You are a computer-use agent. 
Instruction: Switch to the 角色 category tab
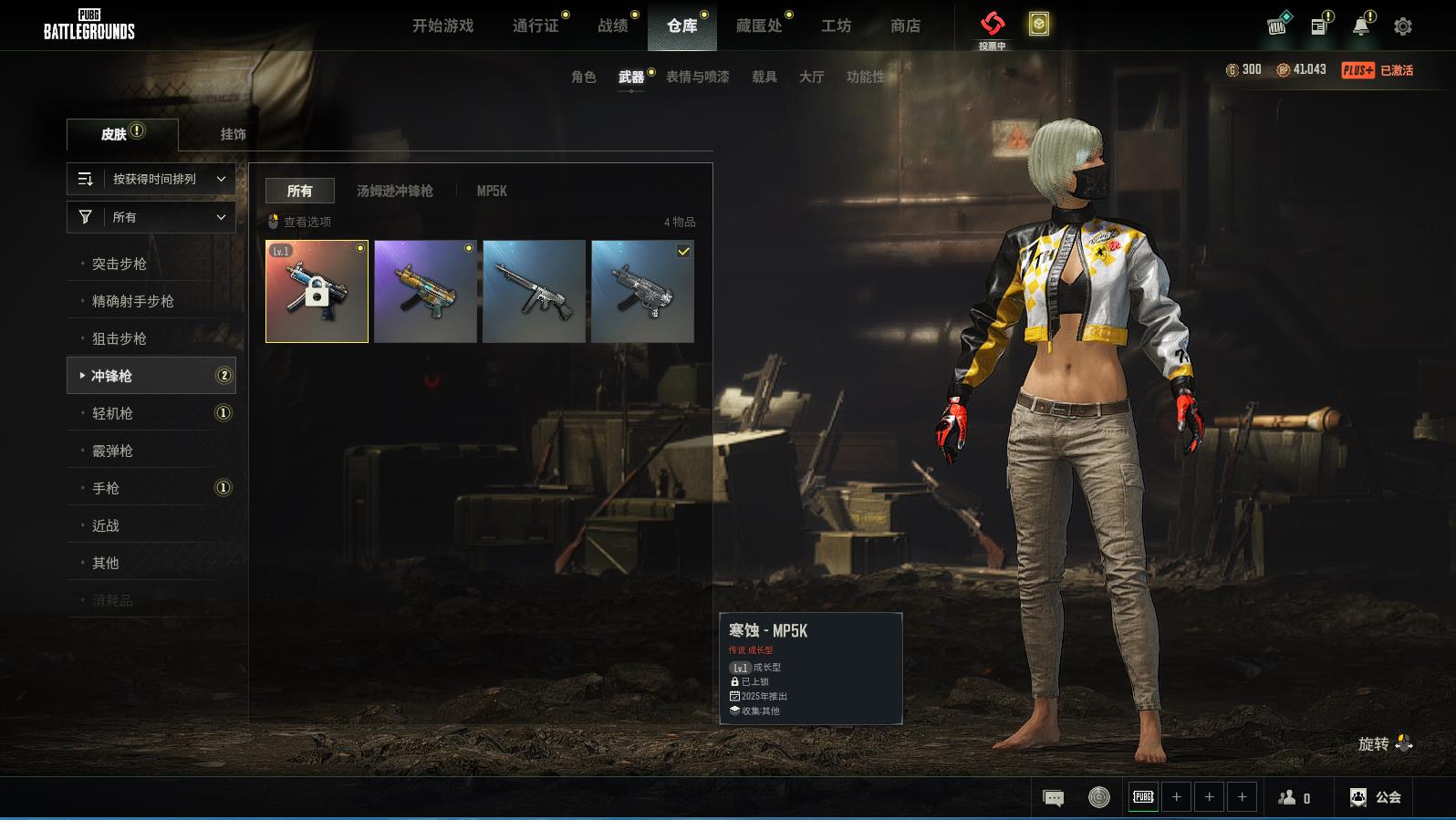(x=583, y=77)
